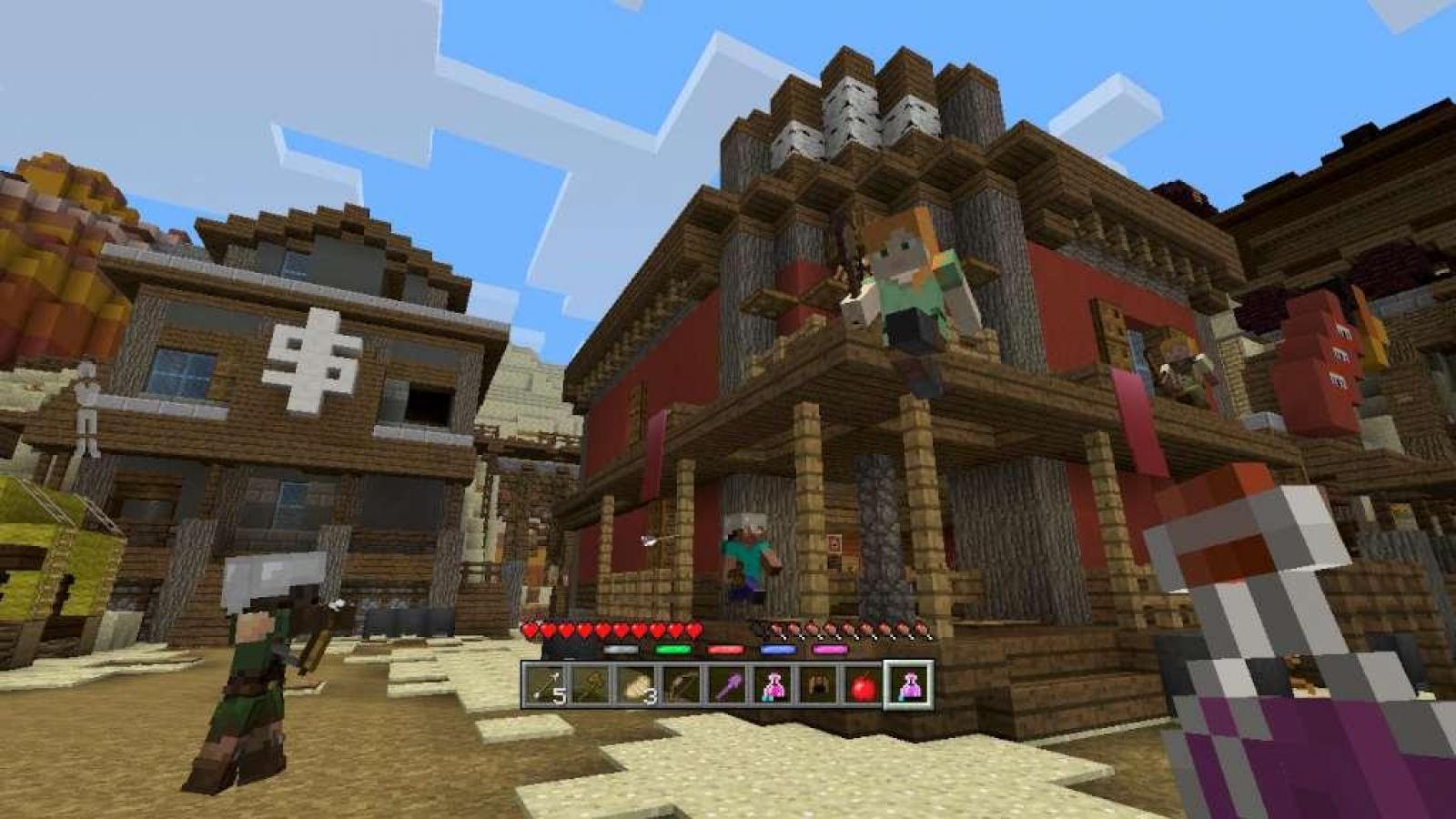The image size is (1456, 819).
Task: Select the purple enchanted shovel slot
Action: pyautogui.click(x=727, y=684)
